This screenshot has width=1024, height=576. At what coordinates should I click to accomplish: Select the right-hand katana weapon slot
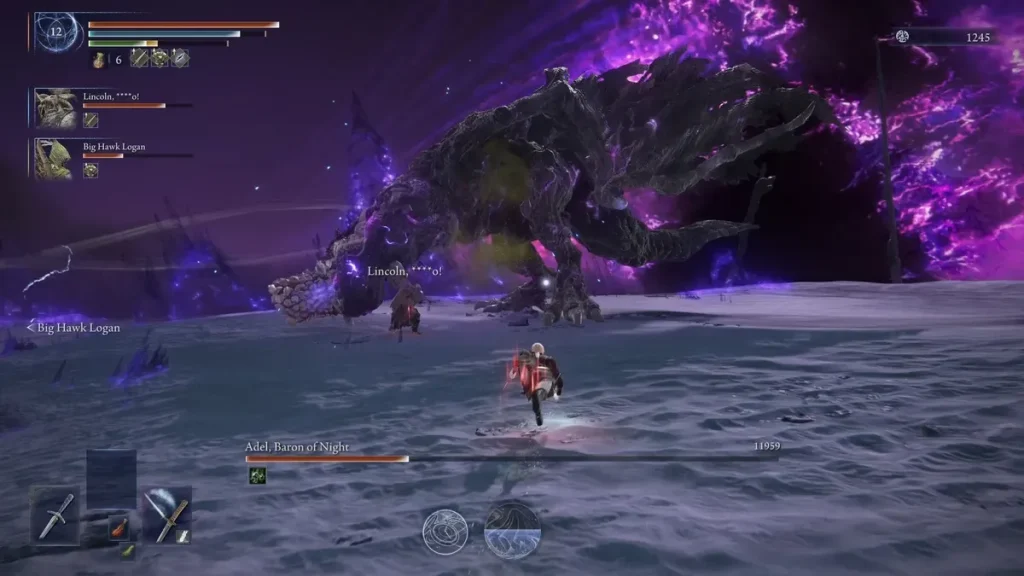pos(166,514)
